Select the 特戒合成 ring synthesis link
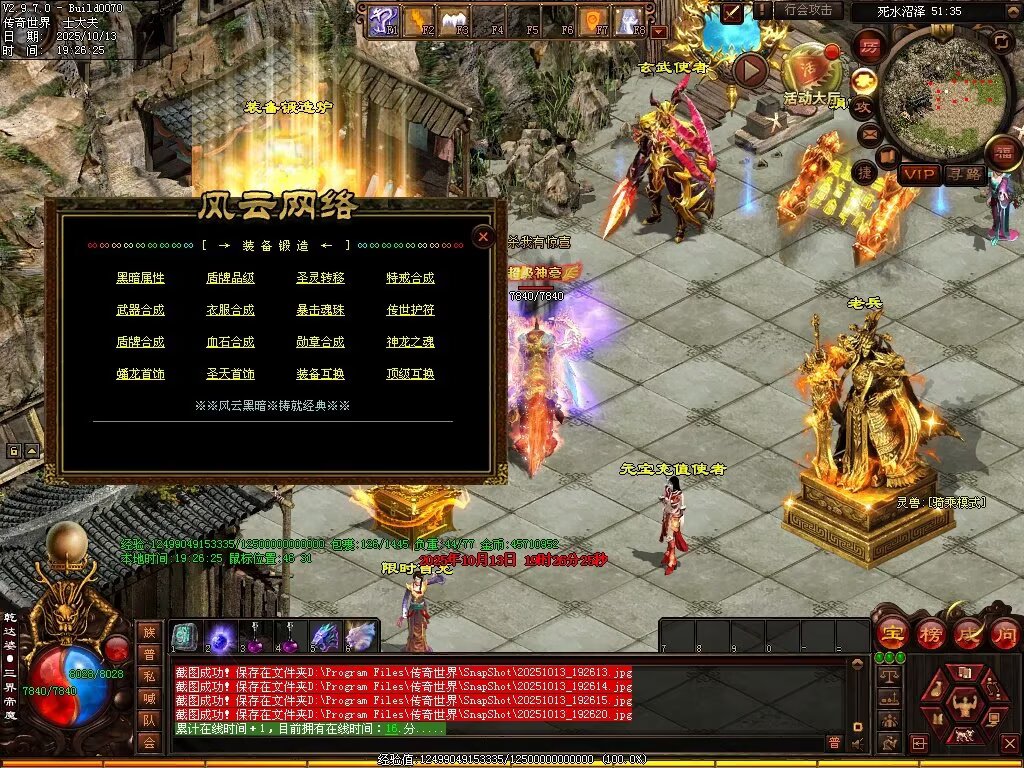This screenshot has height=768, width=1024. click(x=410, y=278)
